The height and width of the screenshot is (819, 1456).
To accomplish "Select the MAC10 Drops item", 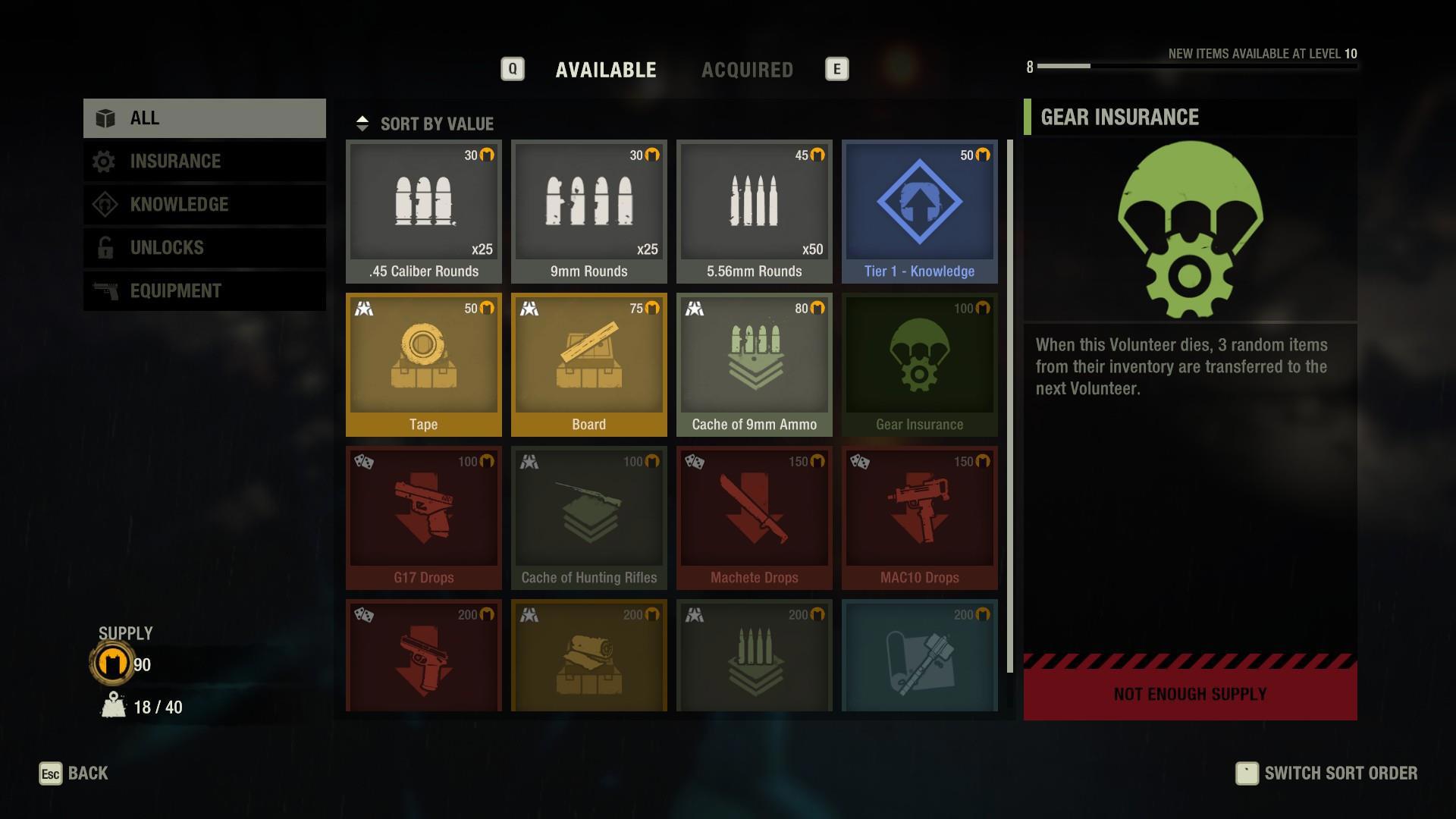I will coord(919,517).
